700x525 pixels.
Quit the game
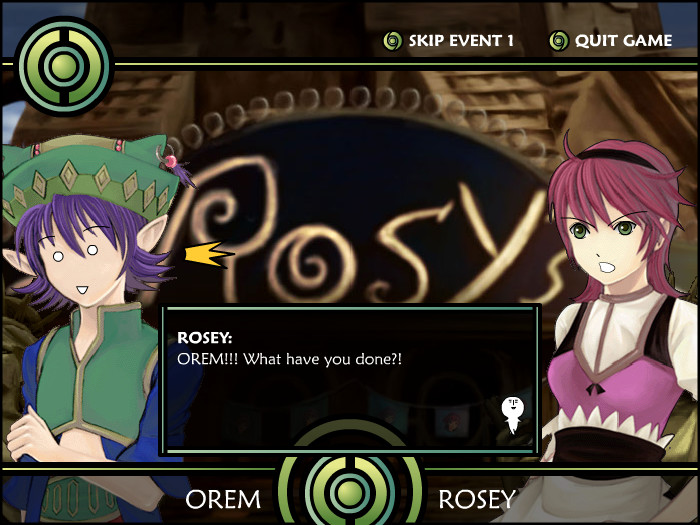pyautogui.click(x=611, y=41)
